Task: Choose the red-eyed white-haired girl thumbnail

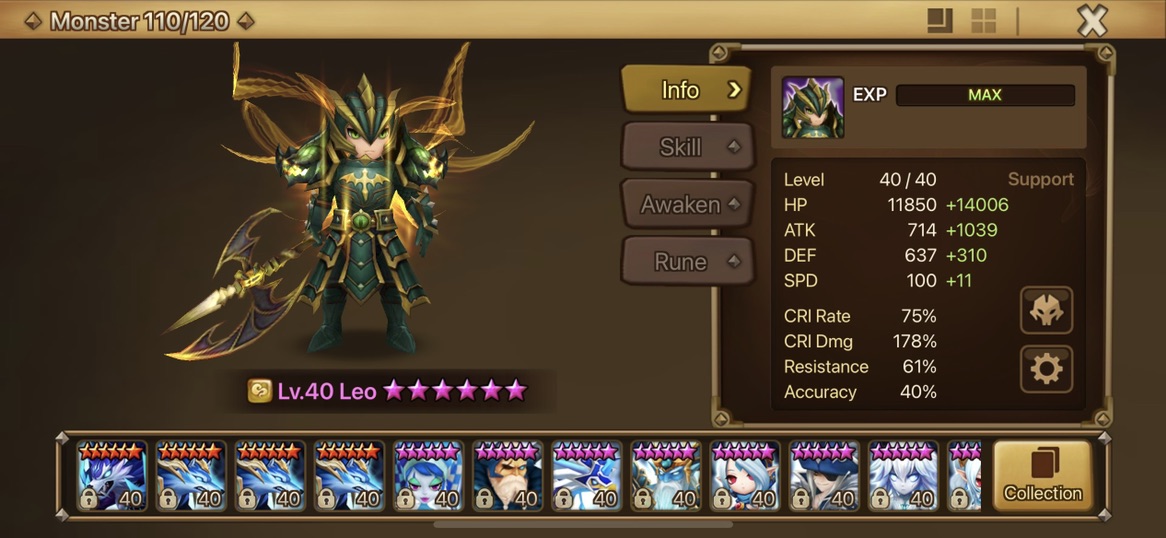Action: click(x=745, y=475)
